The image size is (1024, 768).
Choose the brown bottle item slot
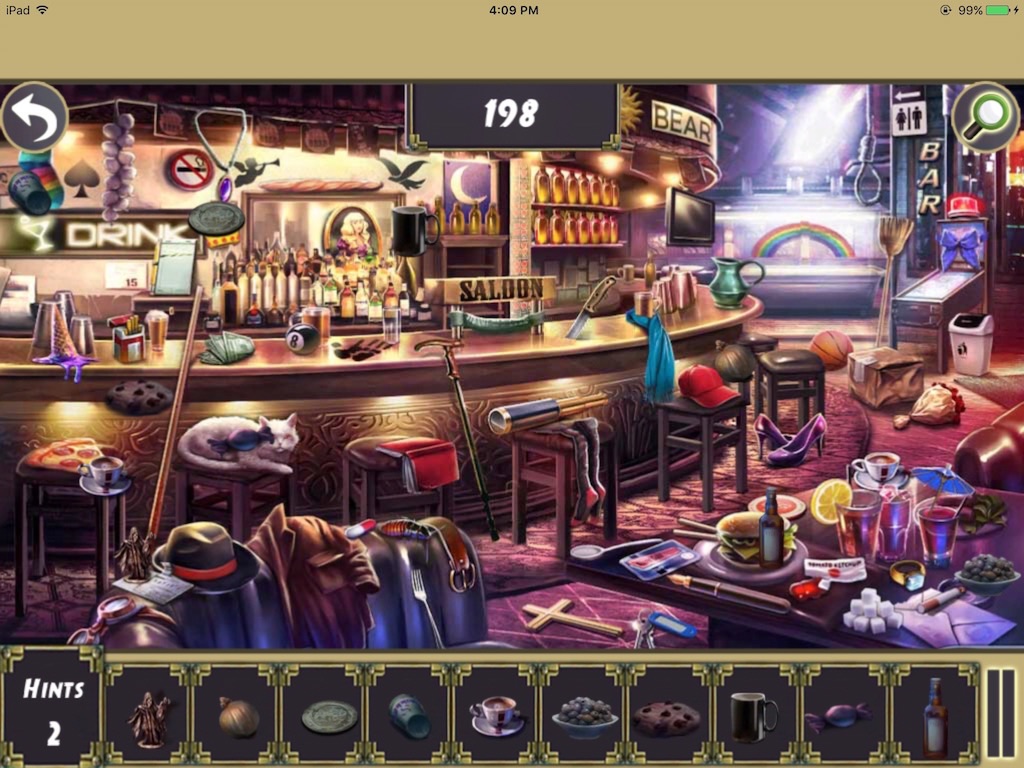pyautogui.click(x=934, y=717)
